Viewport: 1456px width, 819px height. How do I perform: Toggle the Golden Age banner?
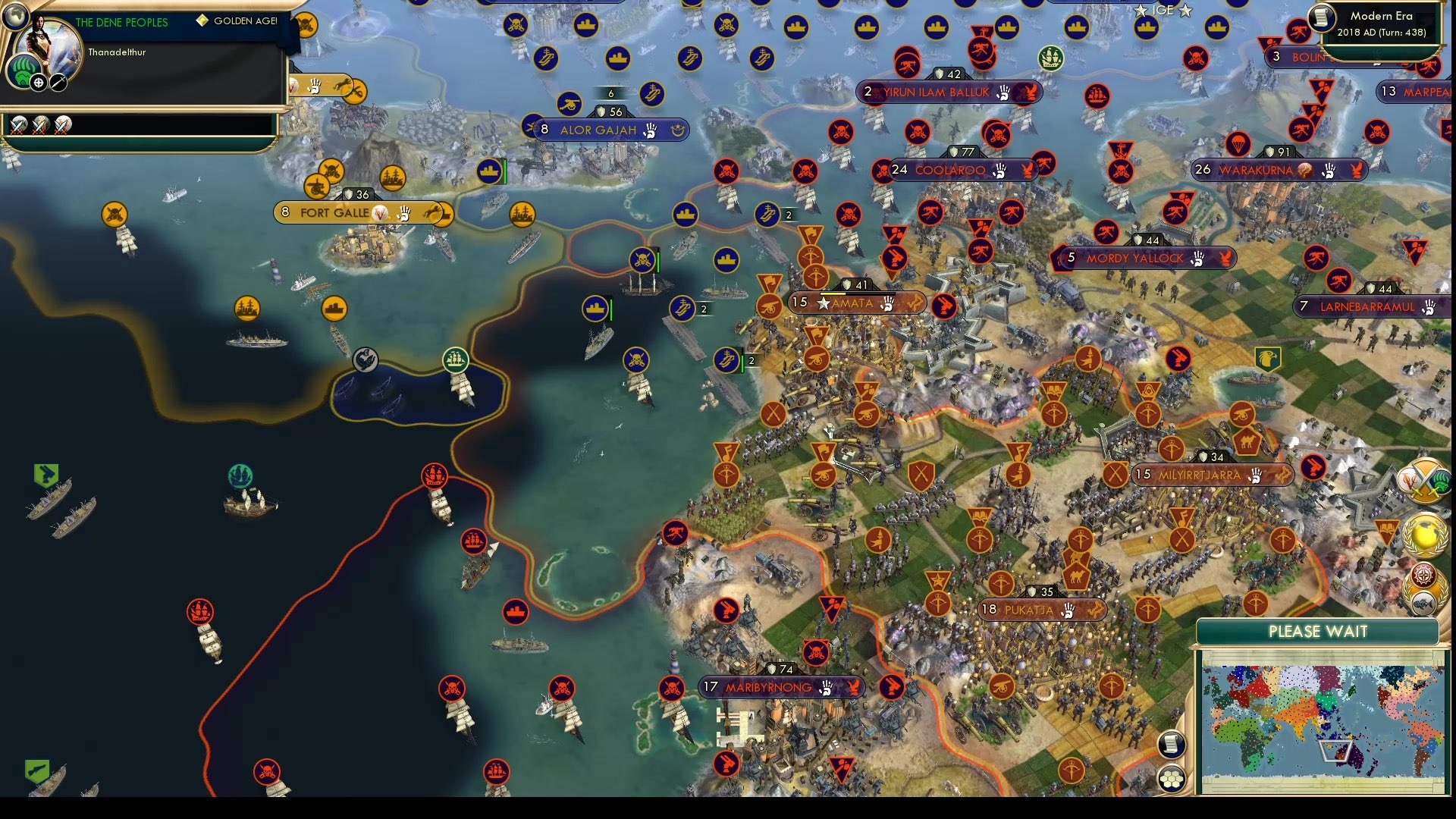pyautogui.click(x=237, y=21)
